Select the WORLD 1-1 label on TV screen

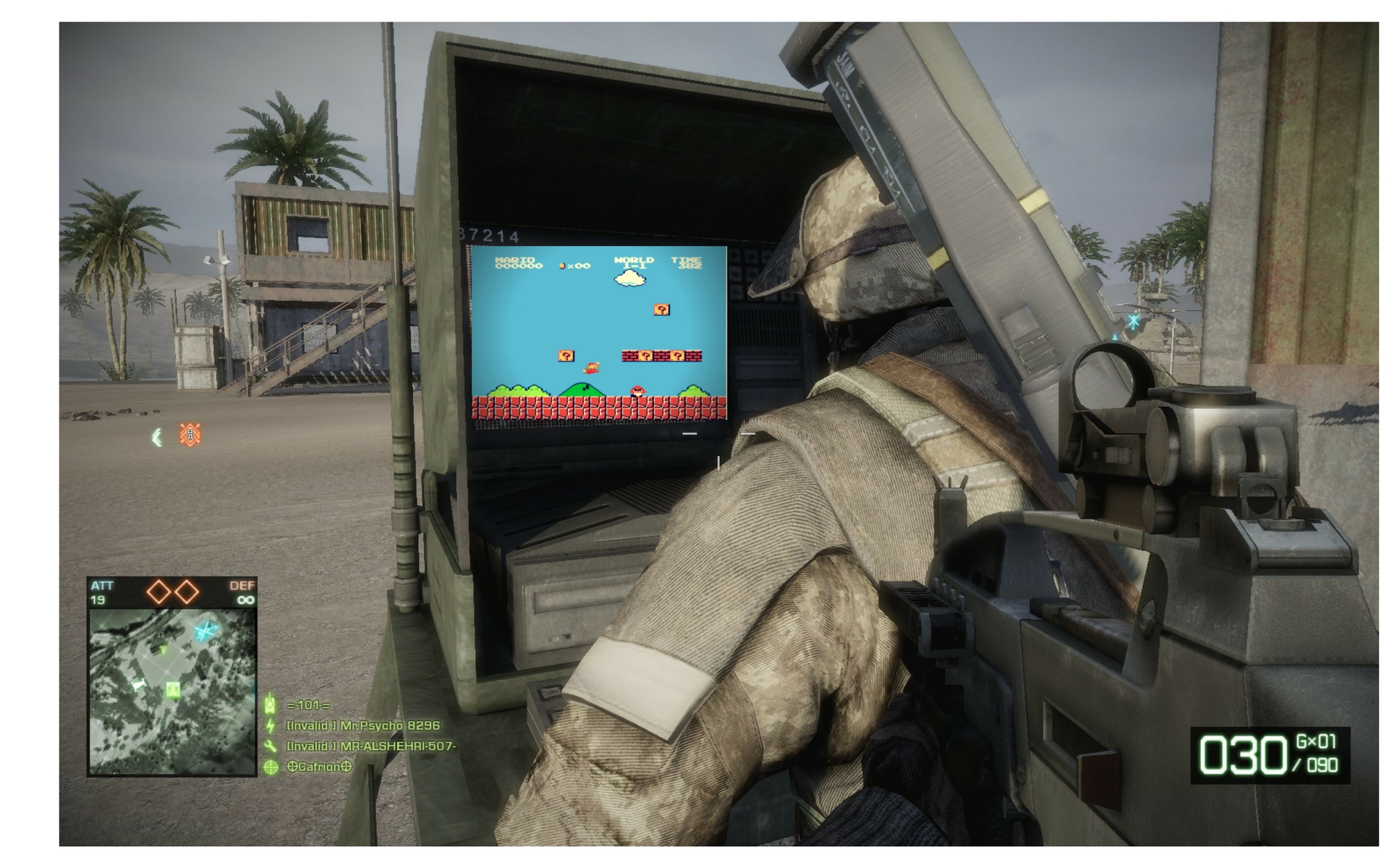(x=634, y=263)
